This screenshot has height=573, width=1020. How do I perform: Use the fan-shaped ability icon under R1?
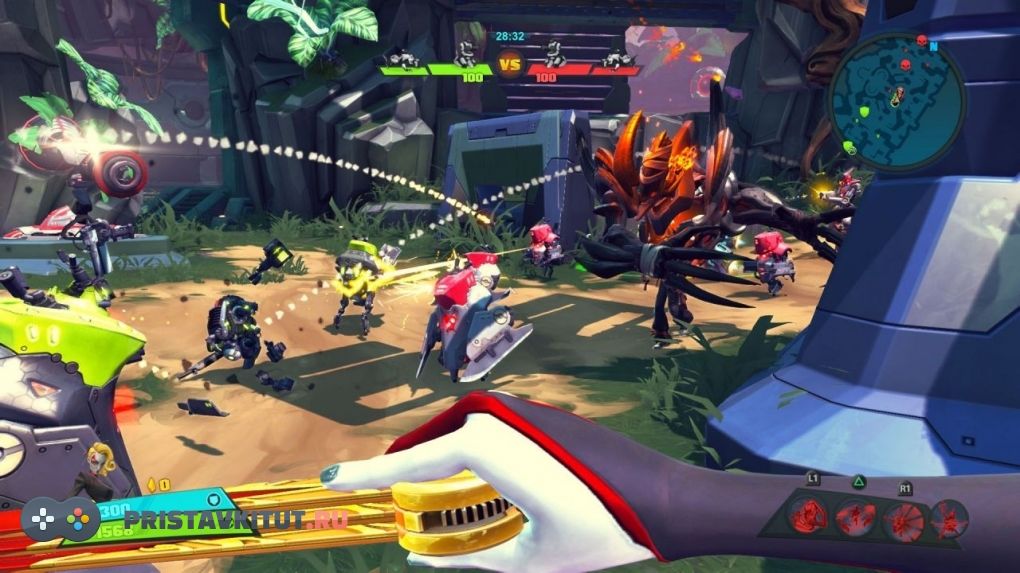[905, 519]
